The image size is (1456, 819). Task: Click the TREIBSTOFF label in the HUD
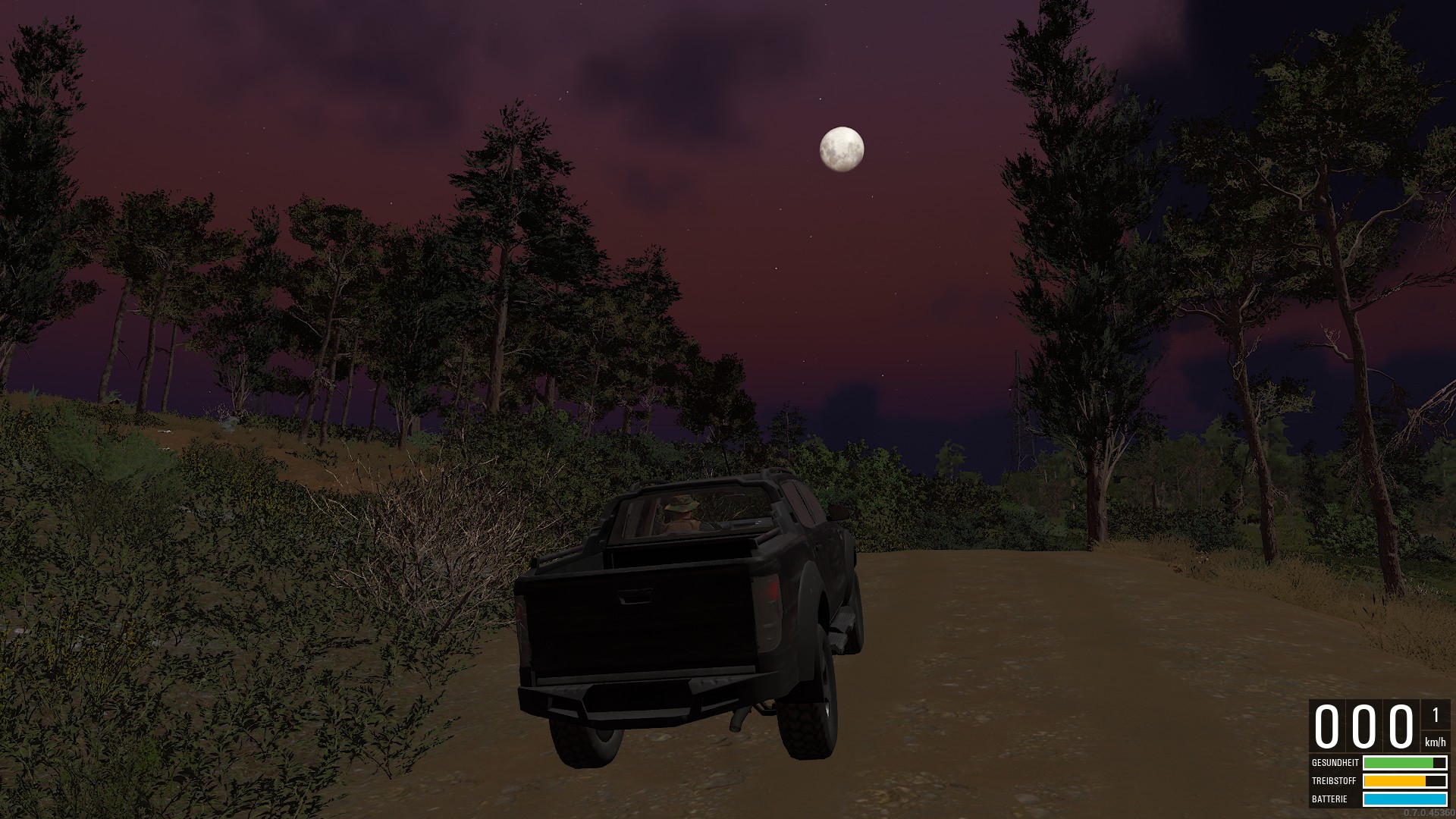click(x=1333, y=782)
